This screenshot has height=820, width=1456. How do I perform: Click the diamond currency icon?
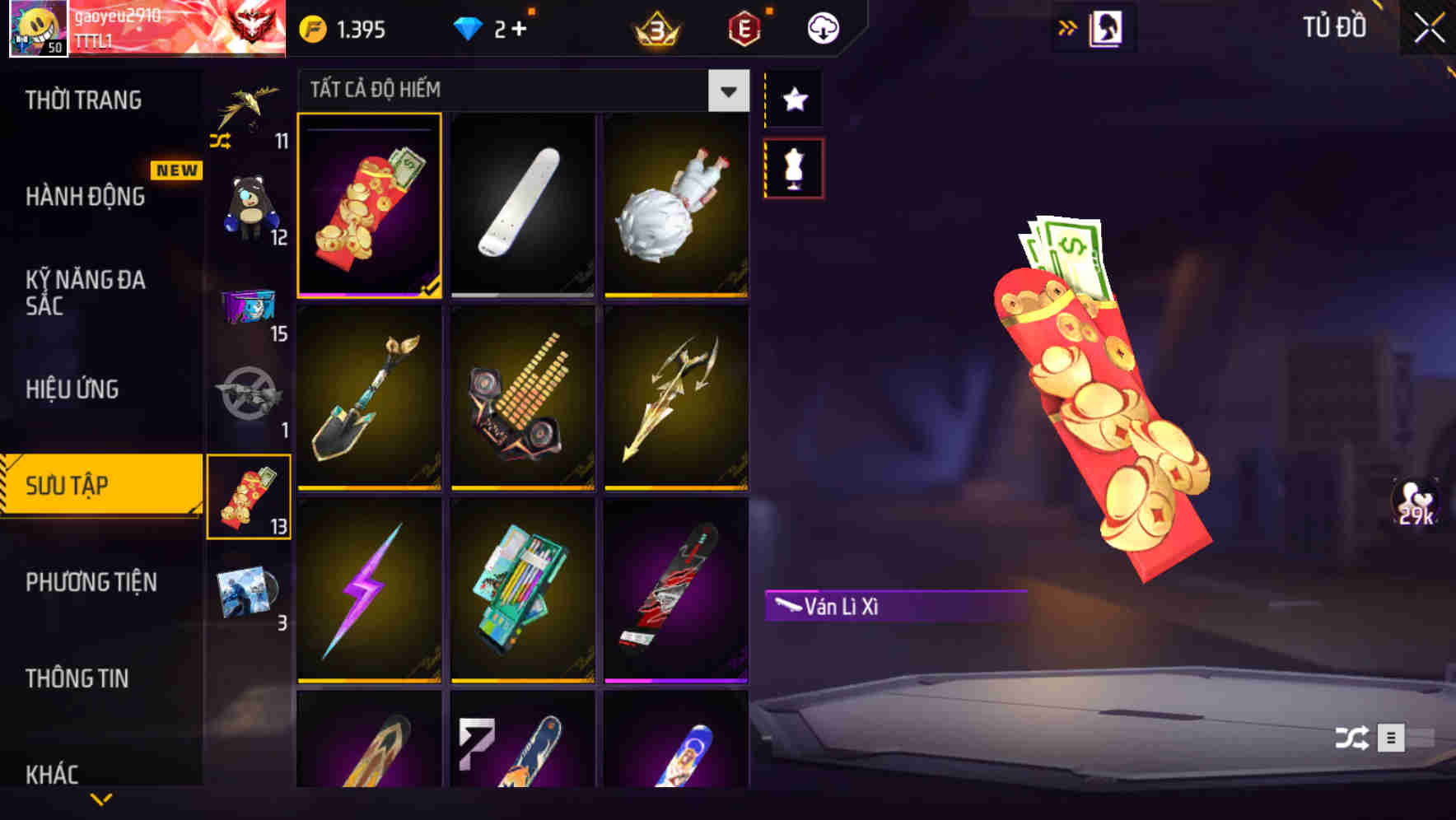pos(469,27)
